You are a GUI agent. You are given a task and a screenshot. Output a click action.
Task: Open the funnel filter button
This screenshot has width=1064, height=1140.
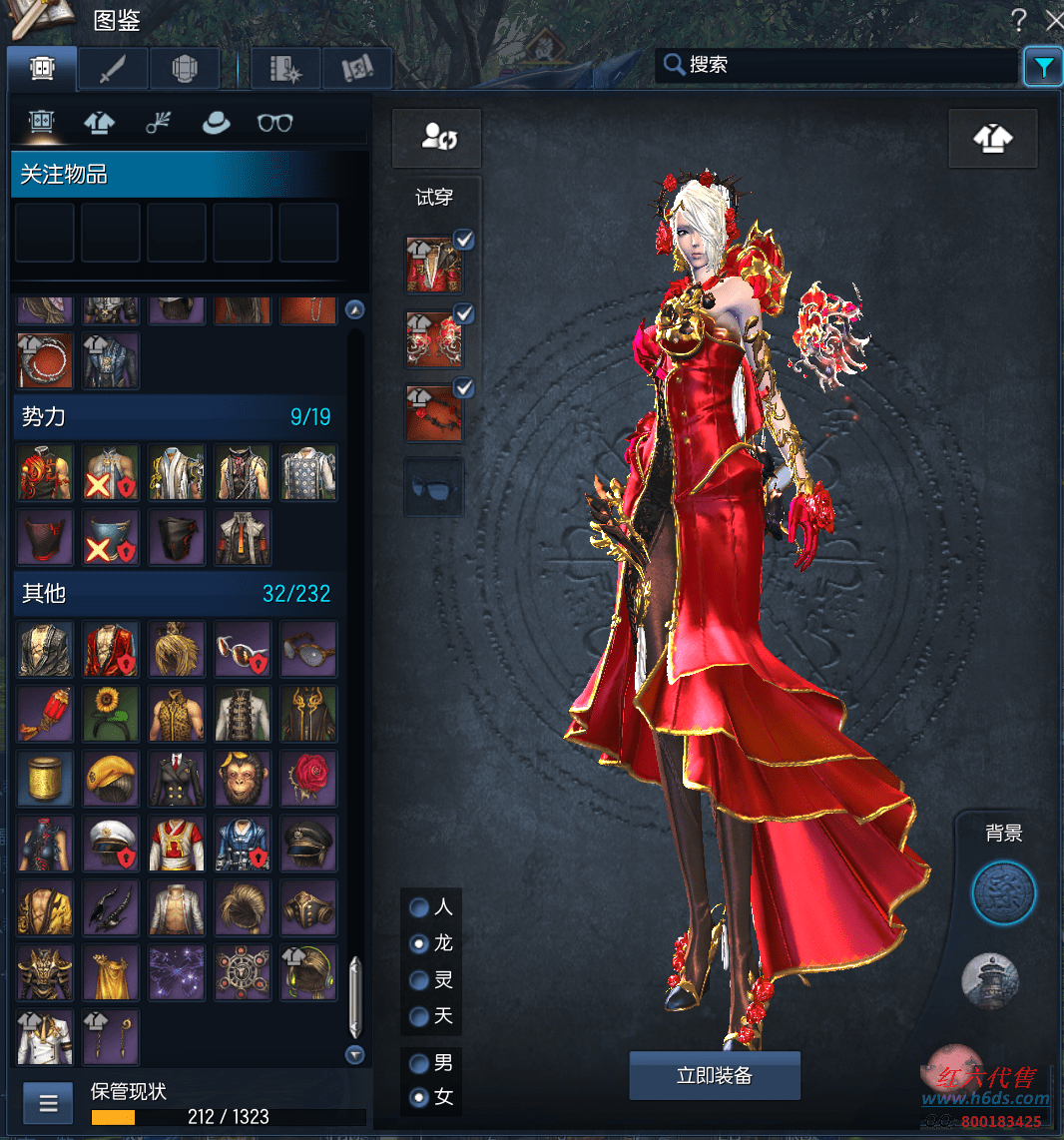1043,67
